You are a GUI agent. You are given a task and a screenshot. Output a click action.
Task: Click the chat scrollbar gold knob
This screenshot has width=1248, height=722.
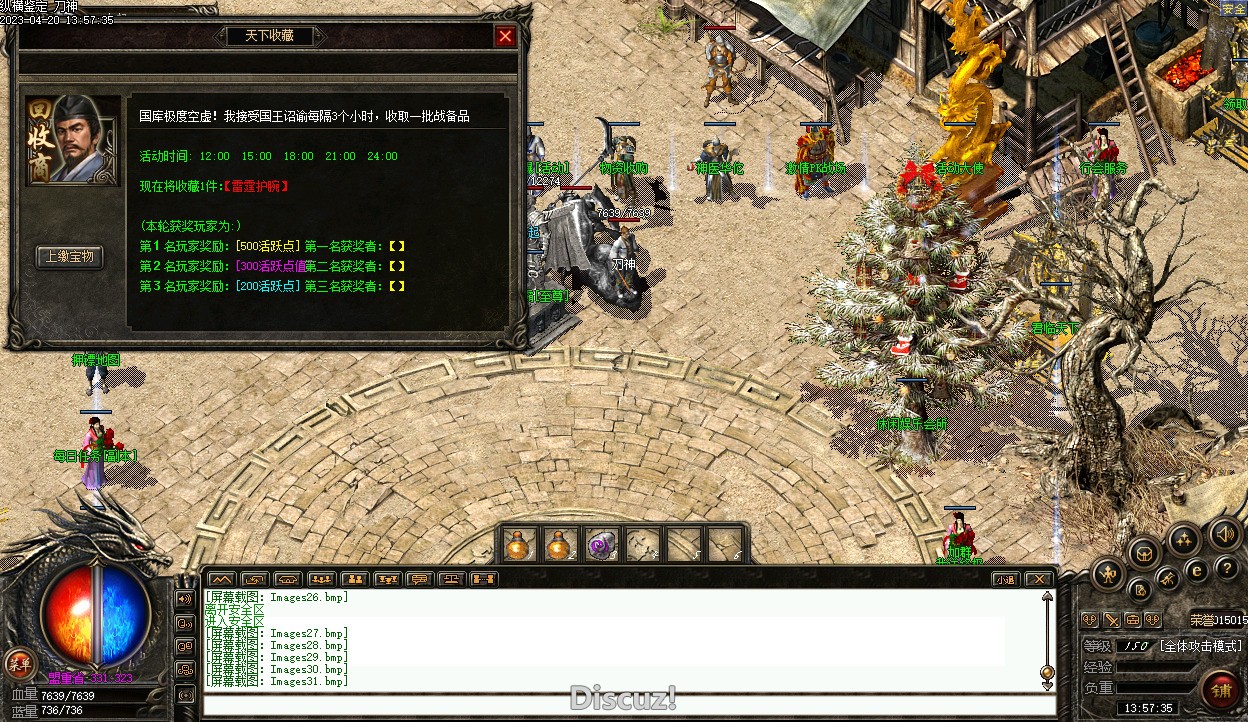tap(1047, 672)
